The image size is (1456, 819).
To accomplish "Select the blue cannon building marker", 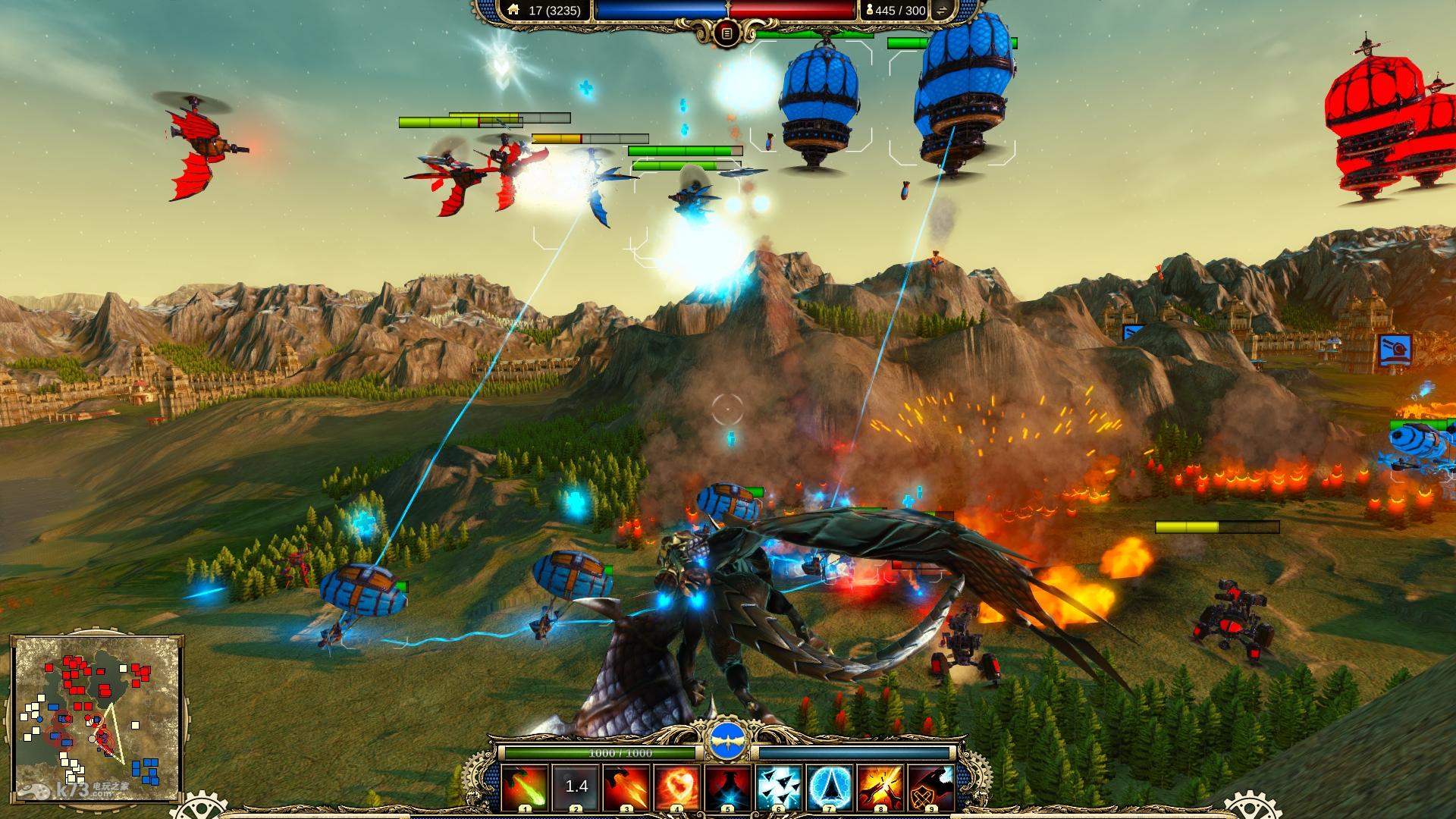I will click(x=1395, y=350).
